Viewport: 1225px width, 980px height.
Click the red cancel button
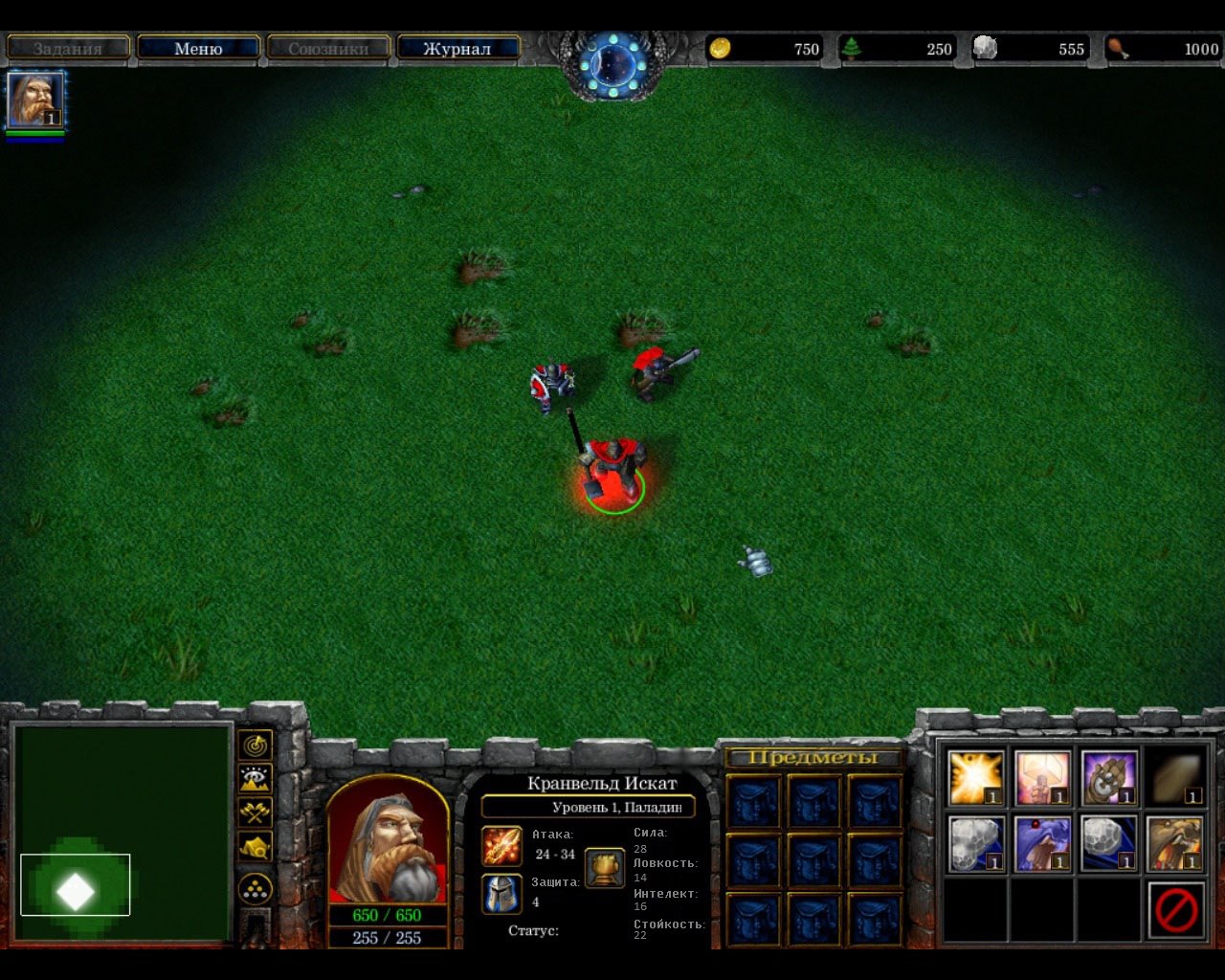coord(1175,909)
